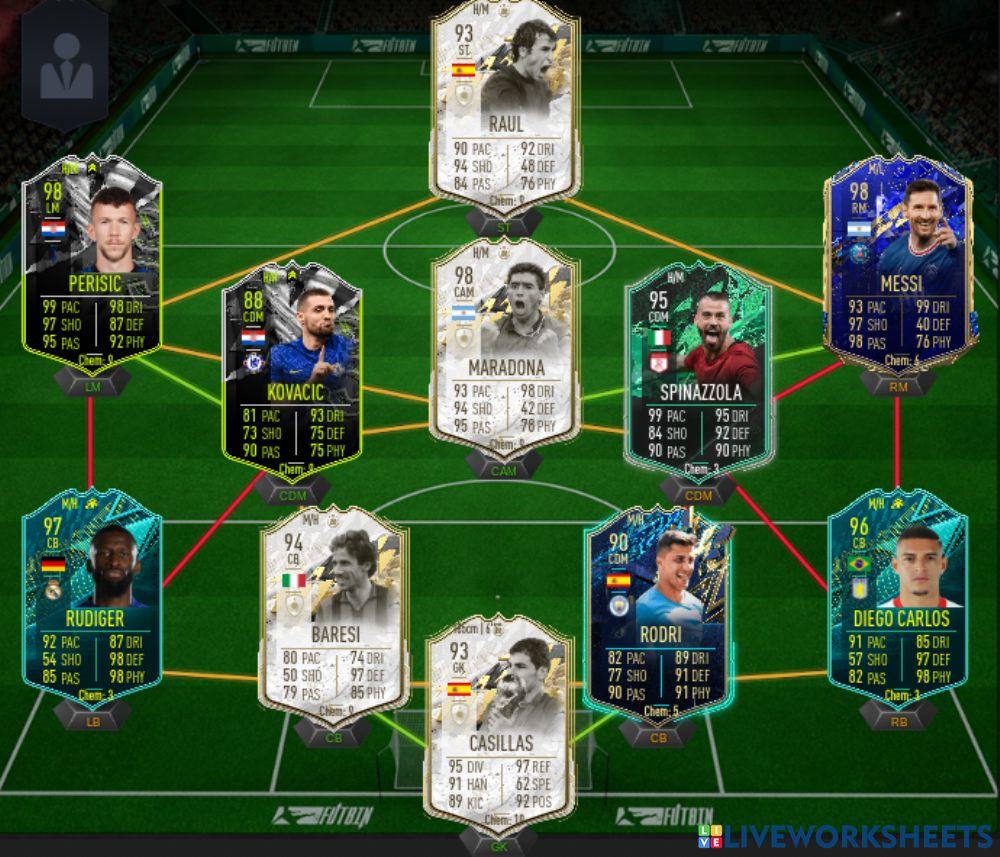
Task: Select the Rudiger defender card
Action: 92,600
